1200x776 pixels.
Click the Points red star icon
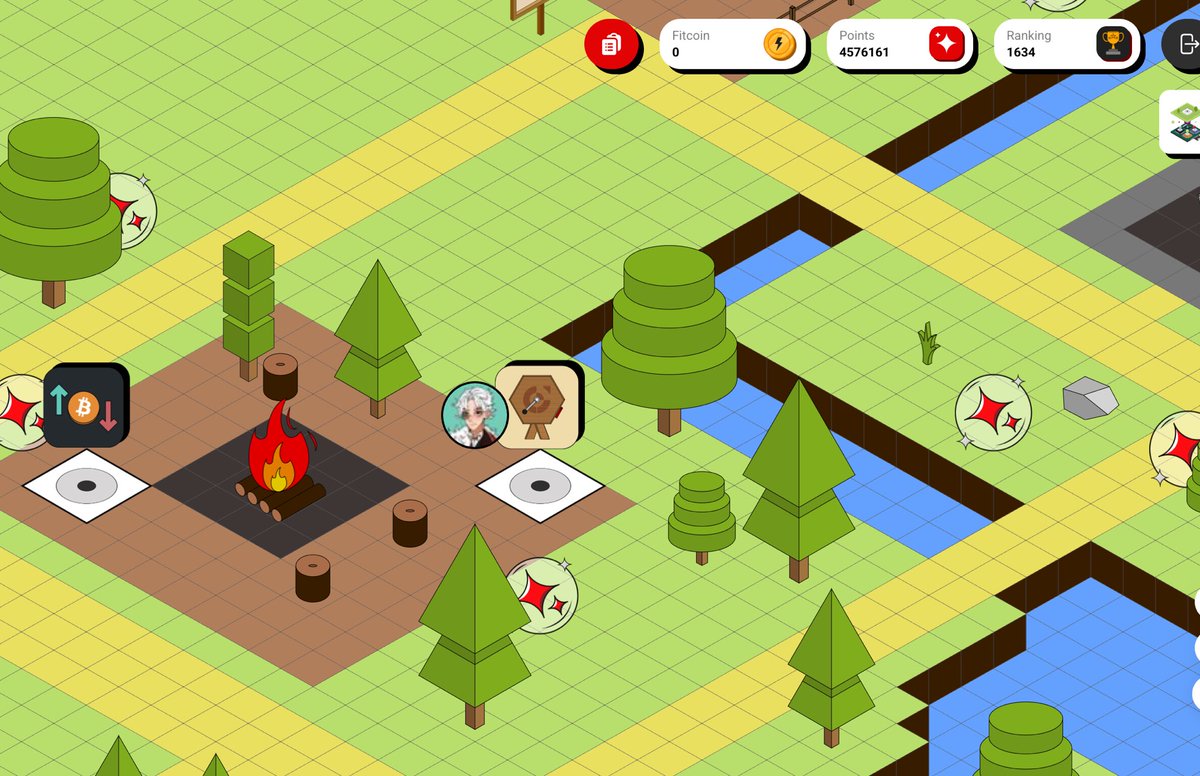coord(945,44)
